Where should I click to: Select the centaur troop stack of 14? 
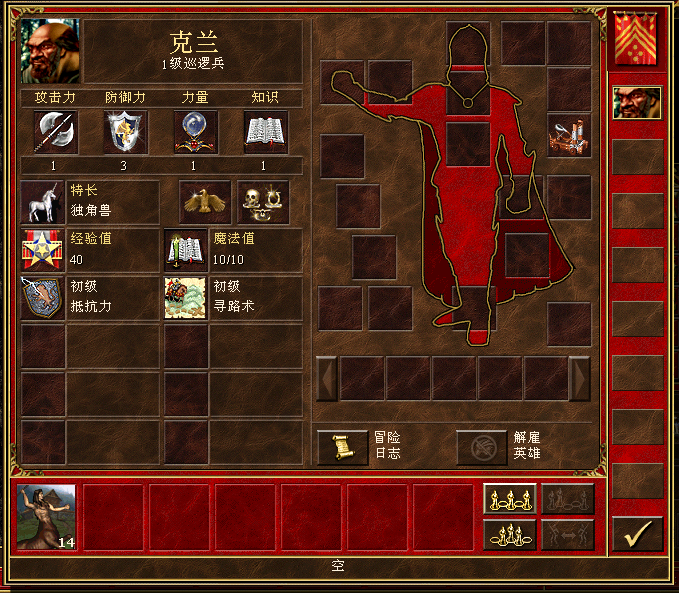pyautogui.click(x=47, y=517)
